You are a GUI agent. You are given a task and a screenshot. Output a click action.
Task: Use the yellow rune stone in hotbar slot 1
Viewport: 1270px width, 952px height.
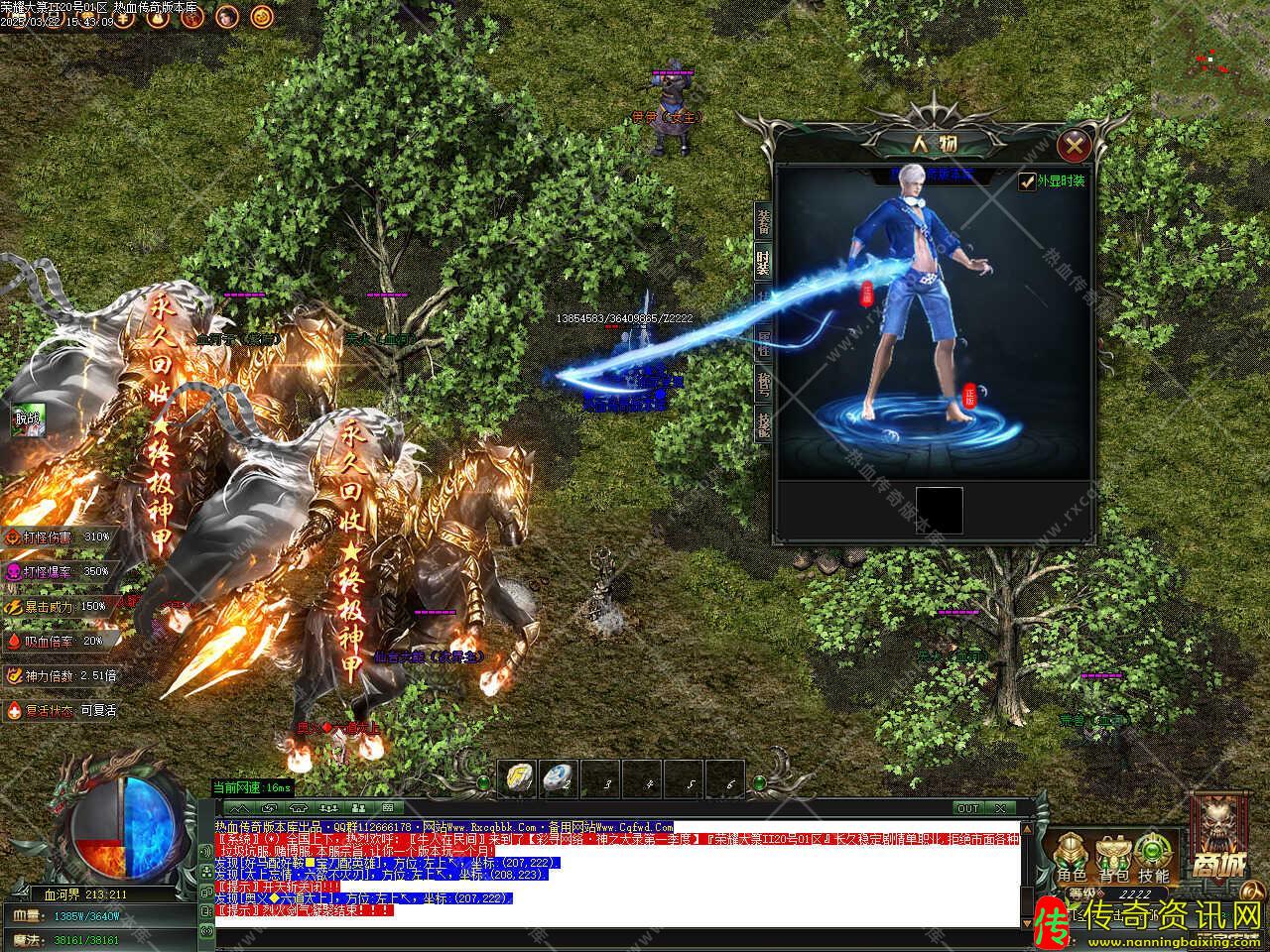(517, 776)
